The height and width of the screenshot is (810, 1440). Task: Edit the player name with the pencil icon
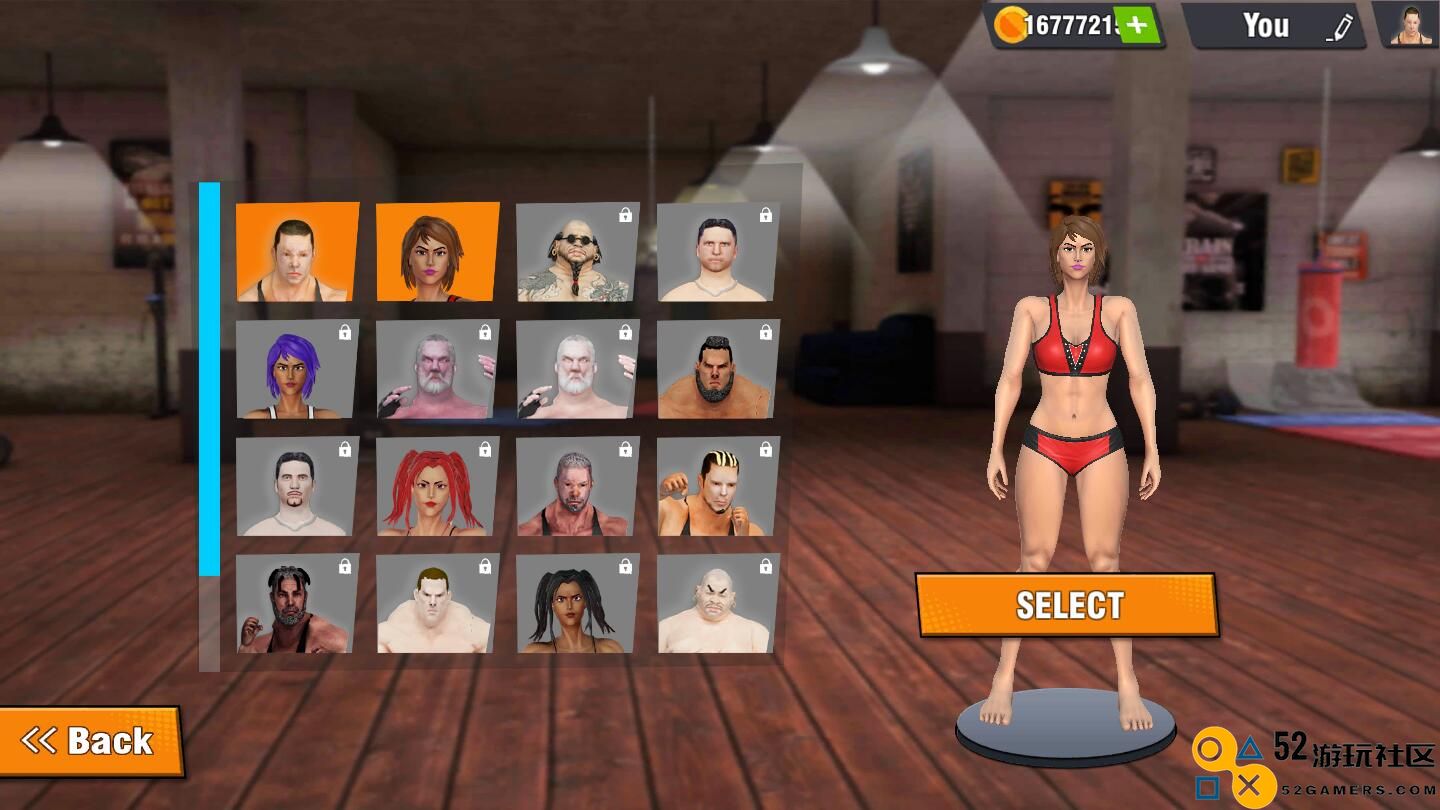1339,28
